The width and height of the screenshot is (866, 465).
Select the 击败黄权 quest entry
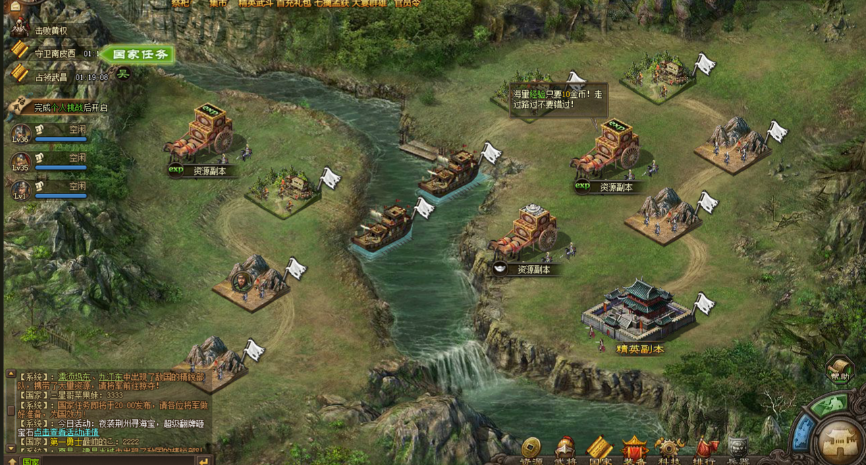(51, 30)
